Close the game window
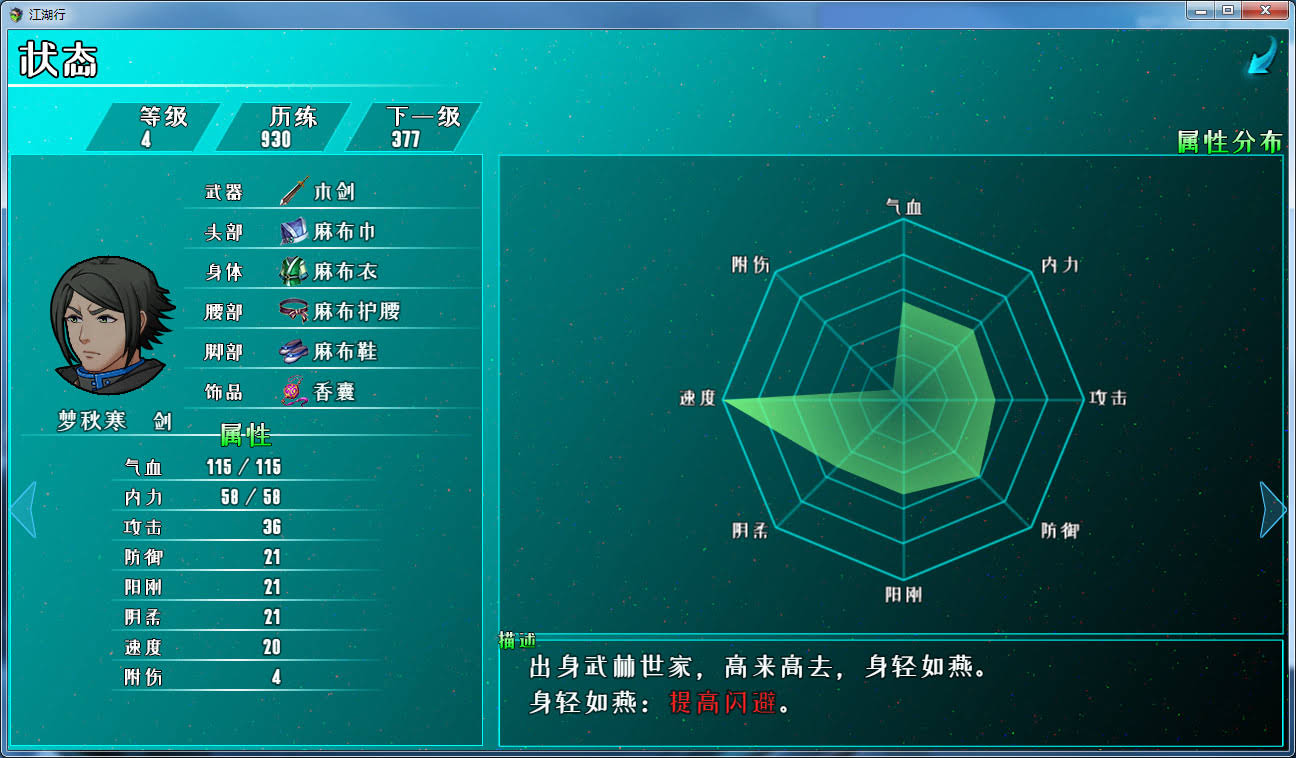 click(1265, 10)
